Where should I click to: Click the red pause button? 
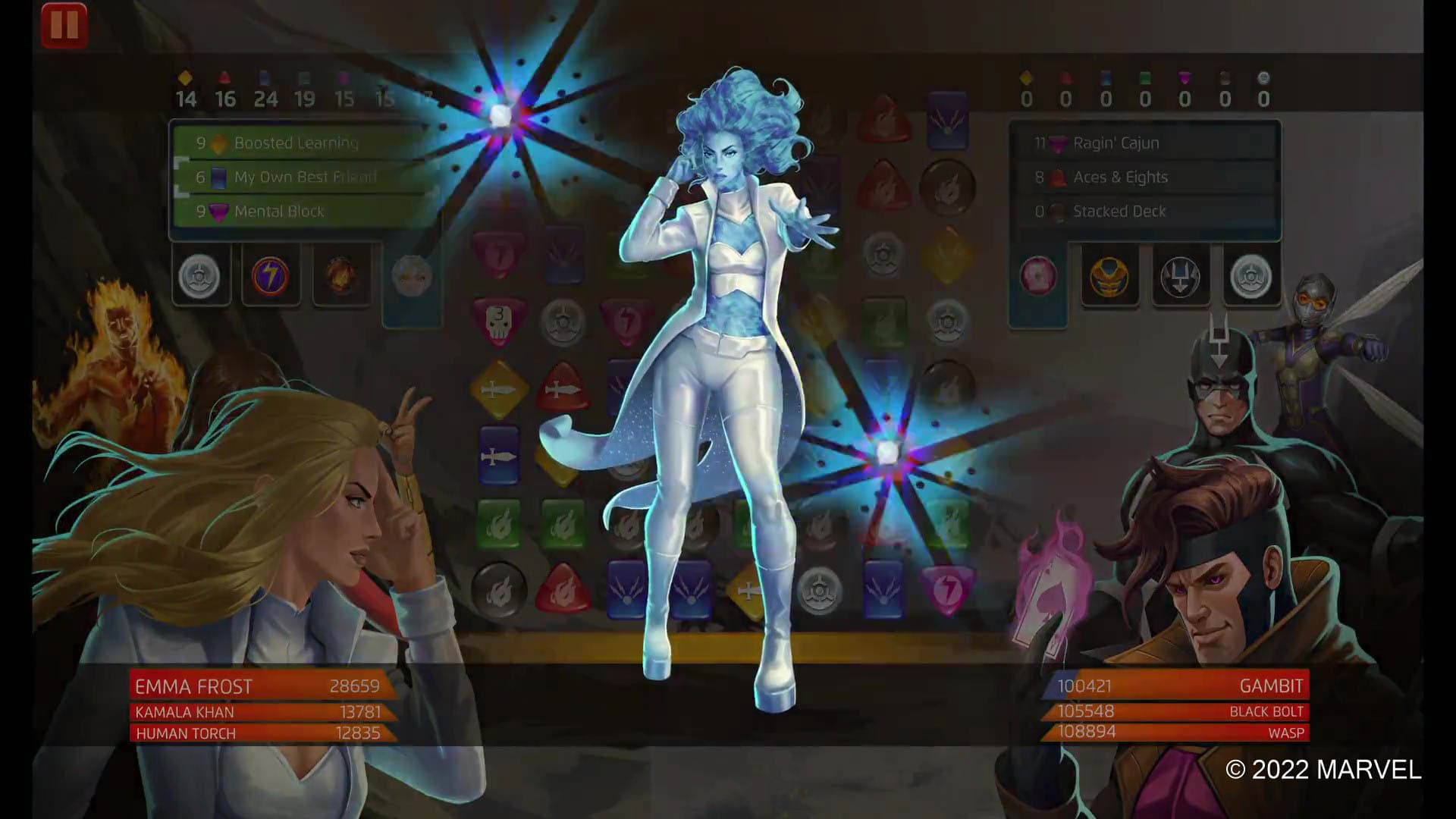coord(64,24)
